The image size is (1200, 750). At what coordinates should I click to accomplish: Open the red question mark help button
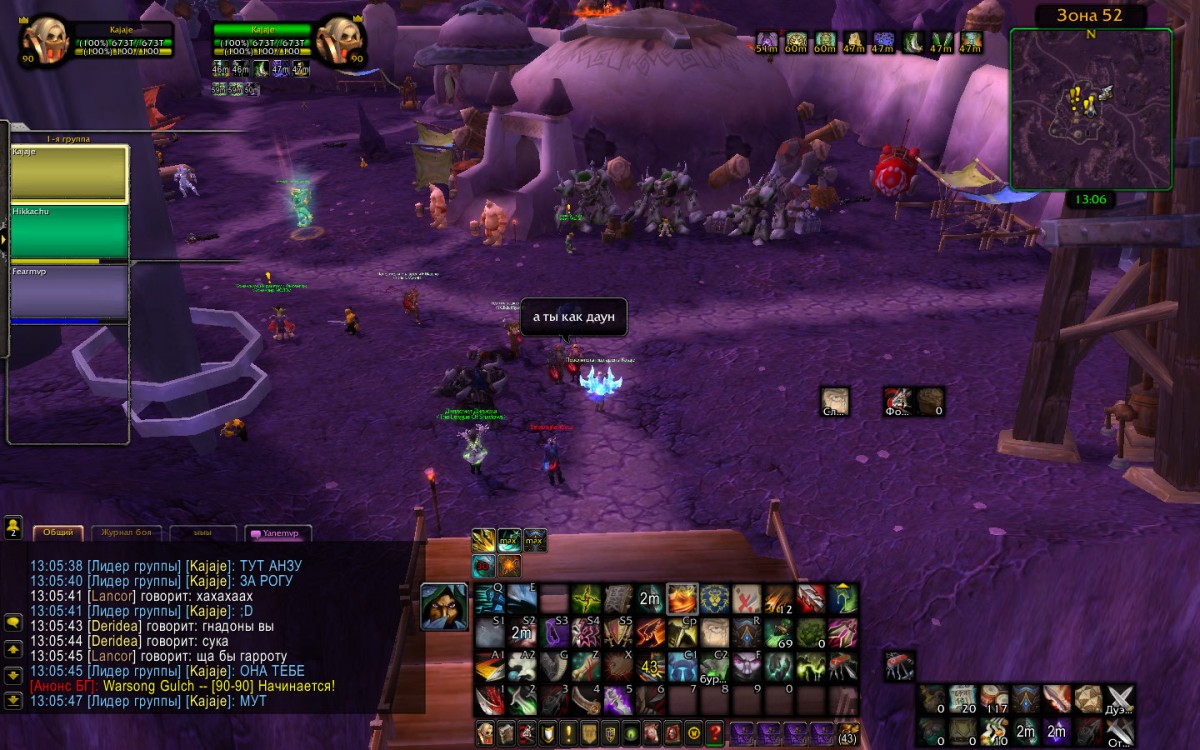click(x=714, y=732)
